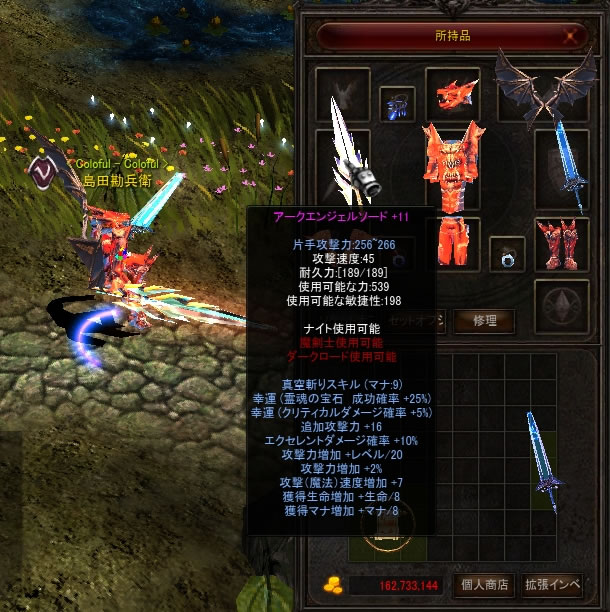Screen dimensions: 610x612
Task: Select the red dragon boots slot
Action: [560, 243]
